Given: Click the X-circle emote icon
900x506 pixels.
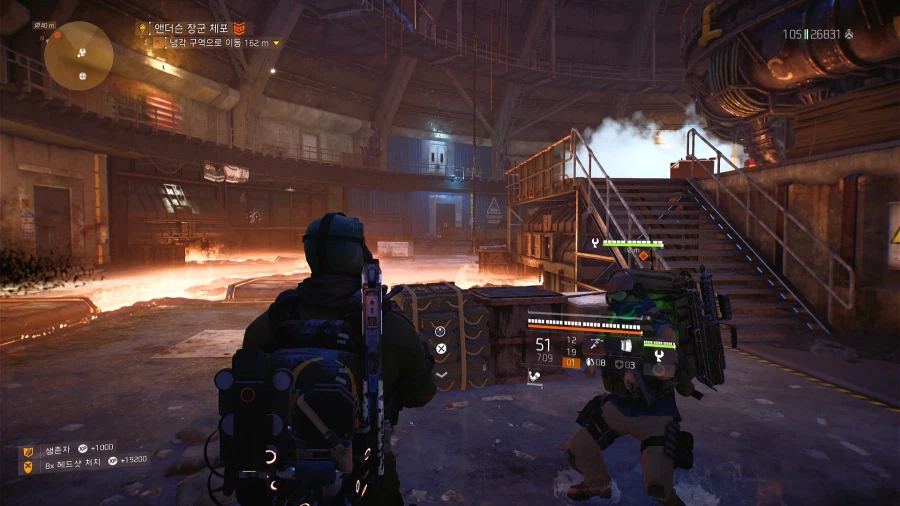Looking at the screenshot, I should click(440, 349).
